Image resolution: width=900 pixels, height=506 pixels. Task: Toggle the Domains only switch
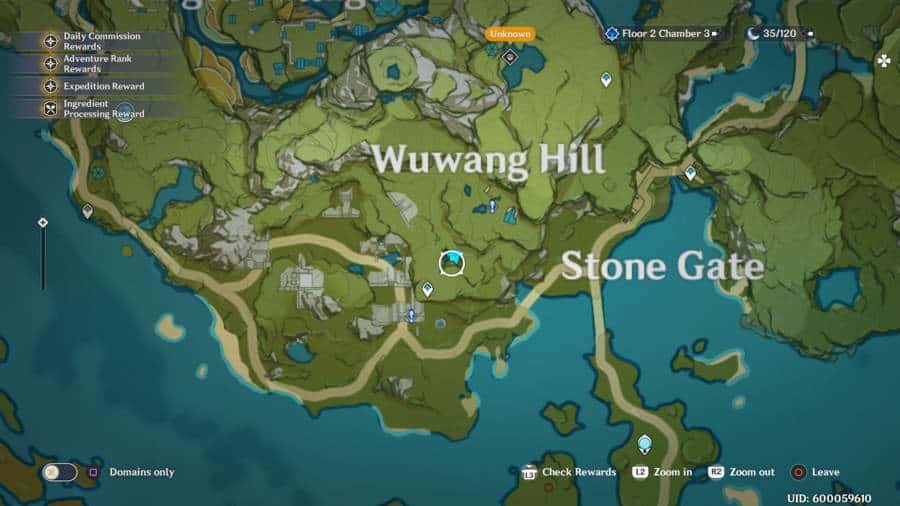60,472
